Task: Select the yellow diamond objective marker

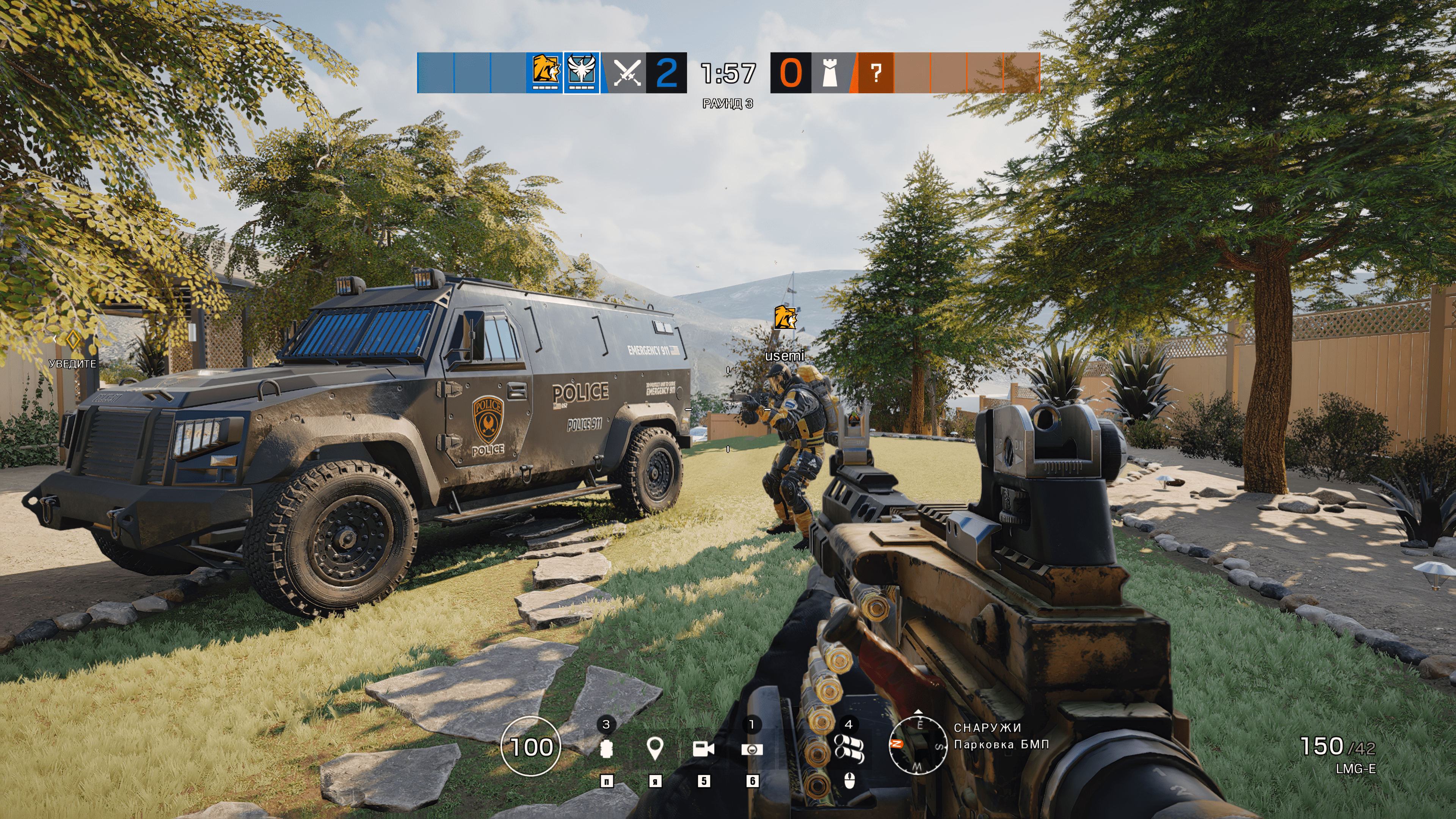Action: [x=73, y=340]
